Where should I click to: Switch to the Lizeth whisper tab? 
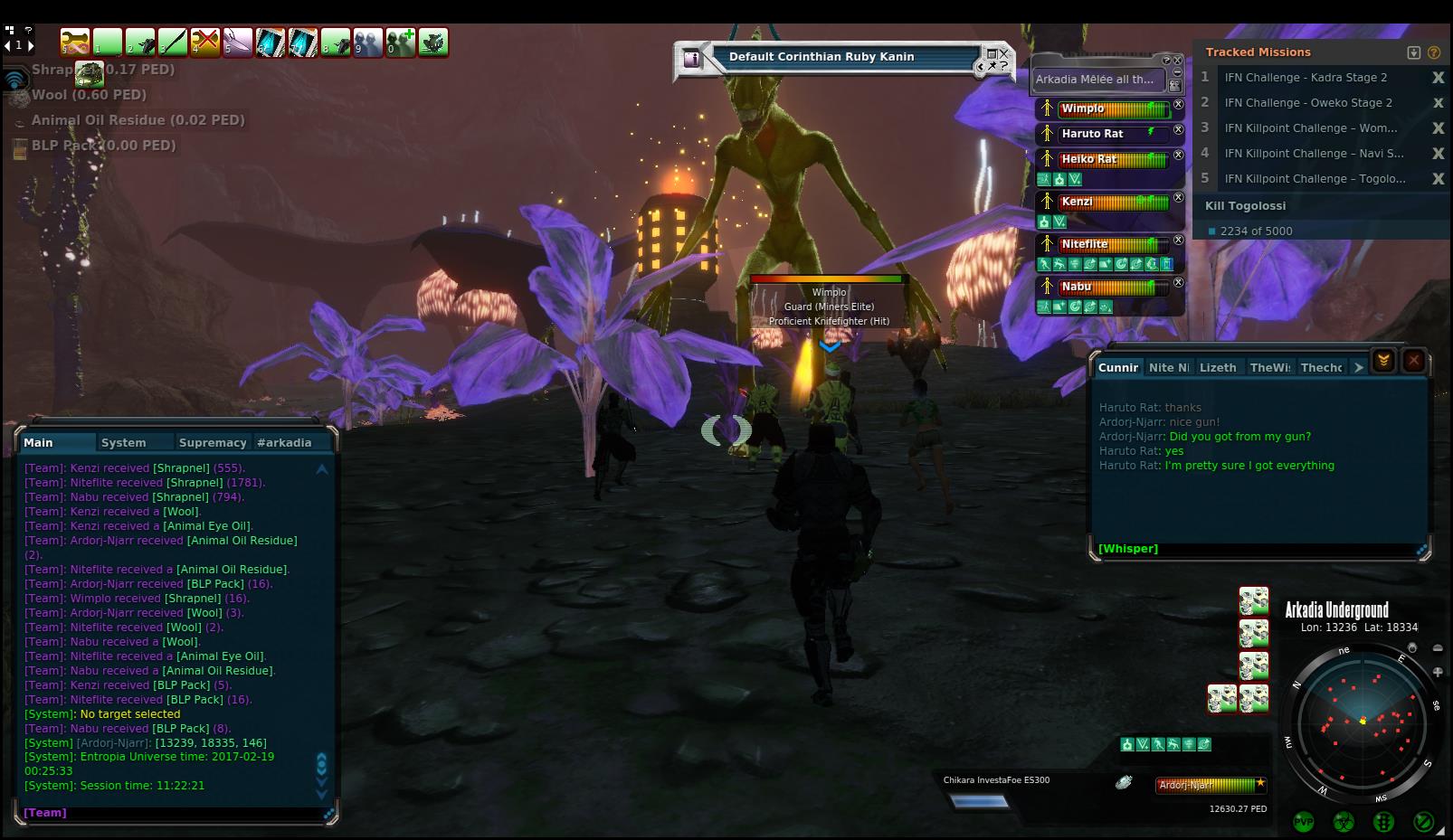[1217, 367]
